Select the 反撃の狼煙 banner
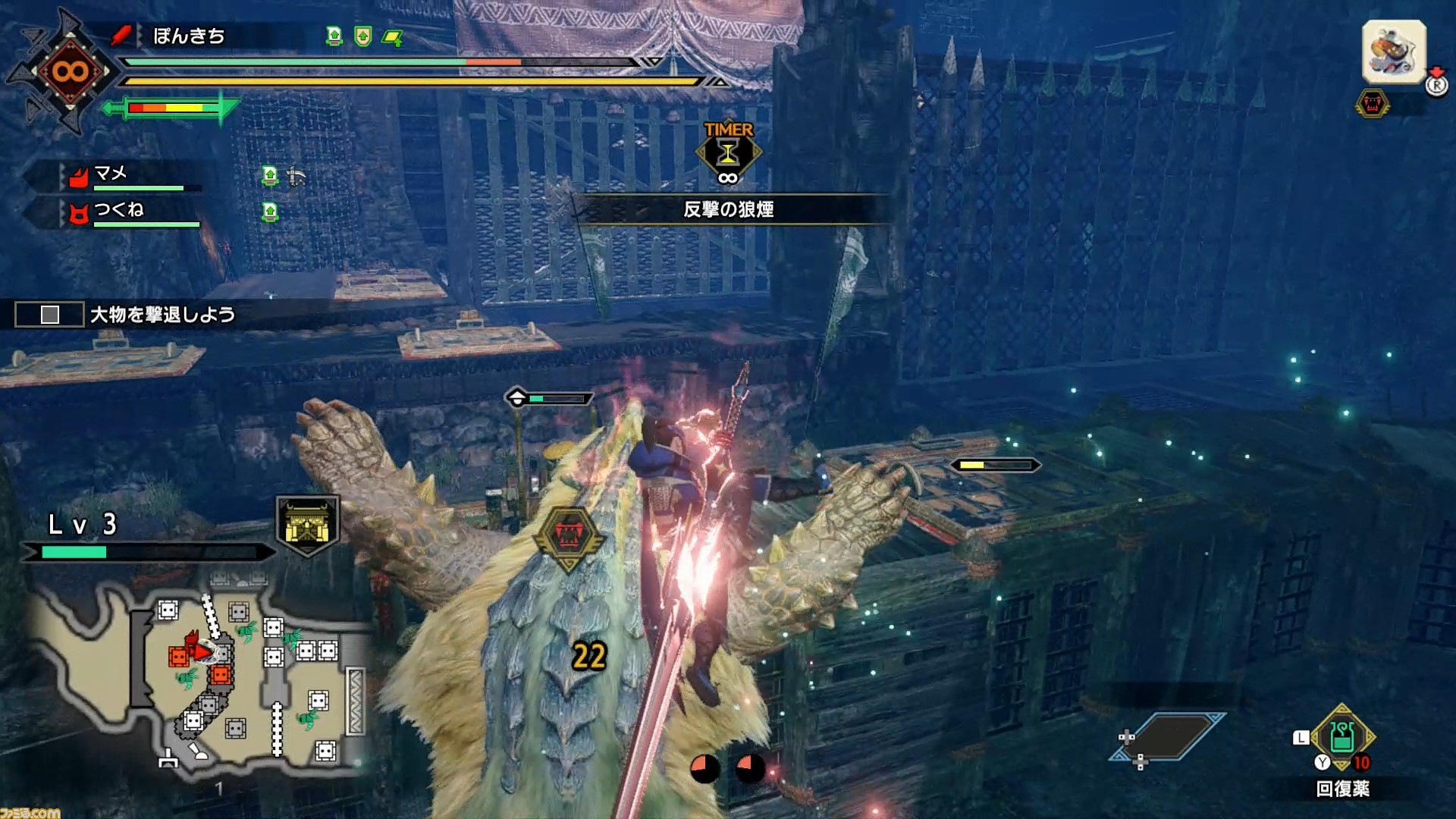This screenshot has height=819, width=1456. point(728,209)
